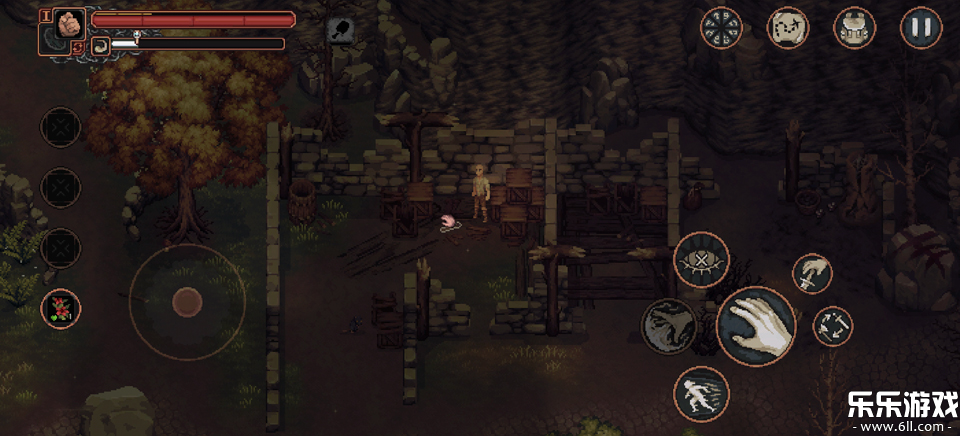Screen dimensions: 960x436
Task: Pause the game
Action: 921,27
